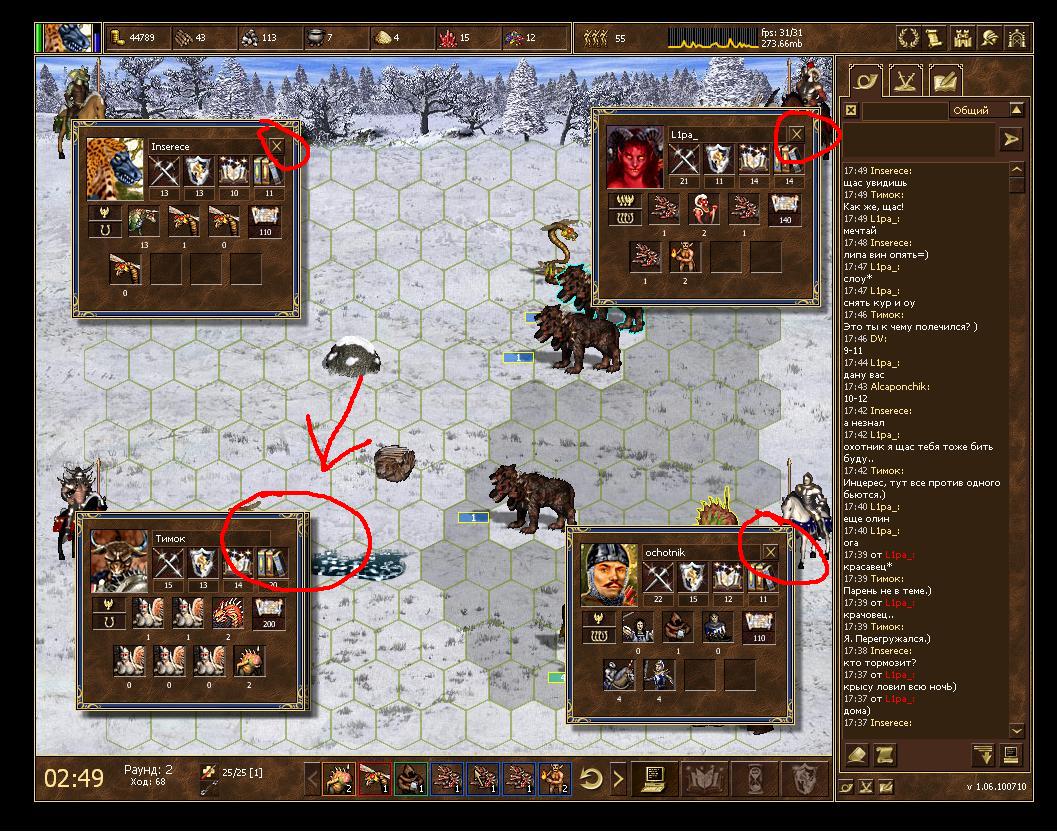Open the knight helmet icon in the top bar
The width and height of the screenshot is (1057, 832).
click(989, 38)
